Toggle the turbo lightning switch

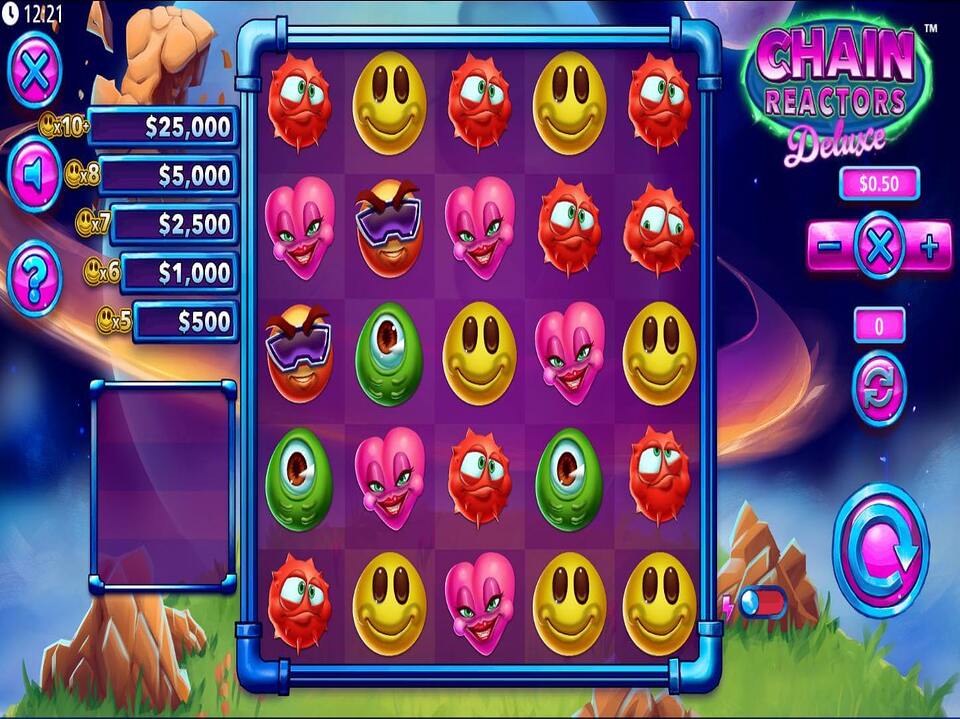coord(762,603)
